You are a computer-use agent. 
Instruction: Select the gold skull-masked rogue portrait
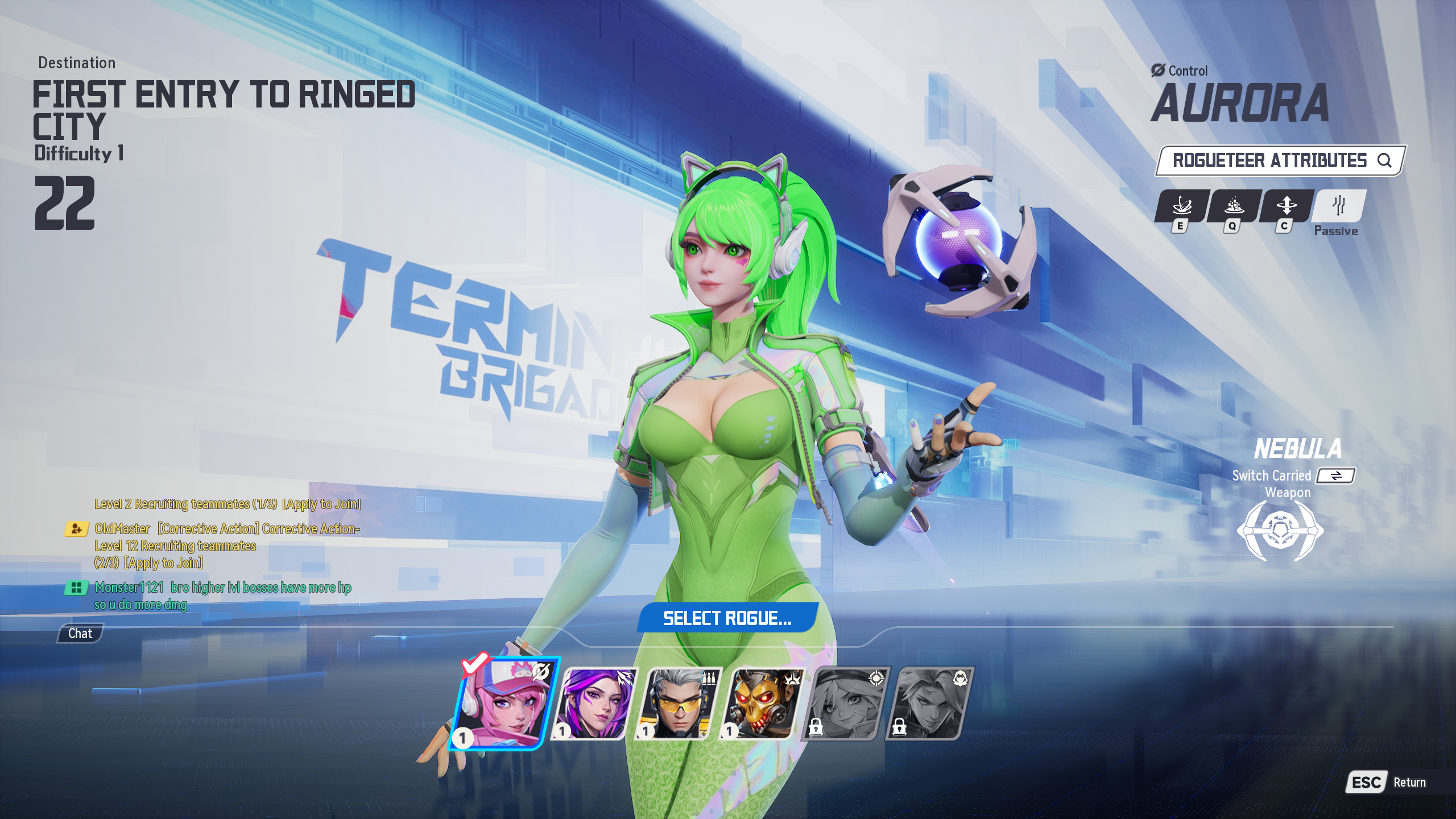click(x=762, y=704)
